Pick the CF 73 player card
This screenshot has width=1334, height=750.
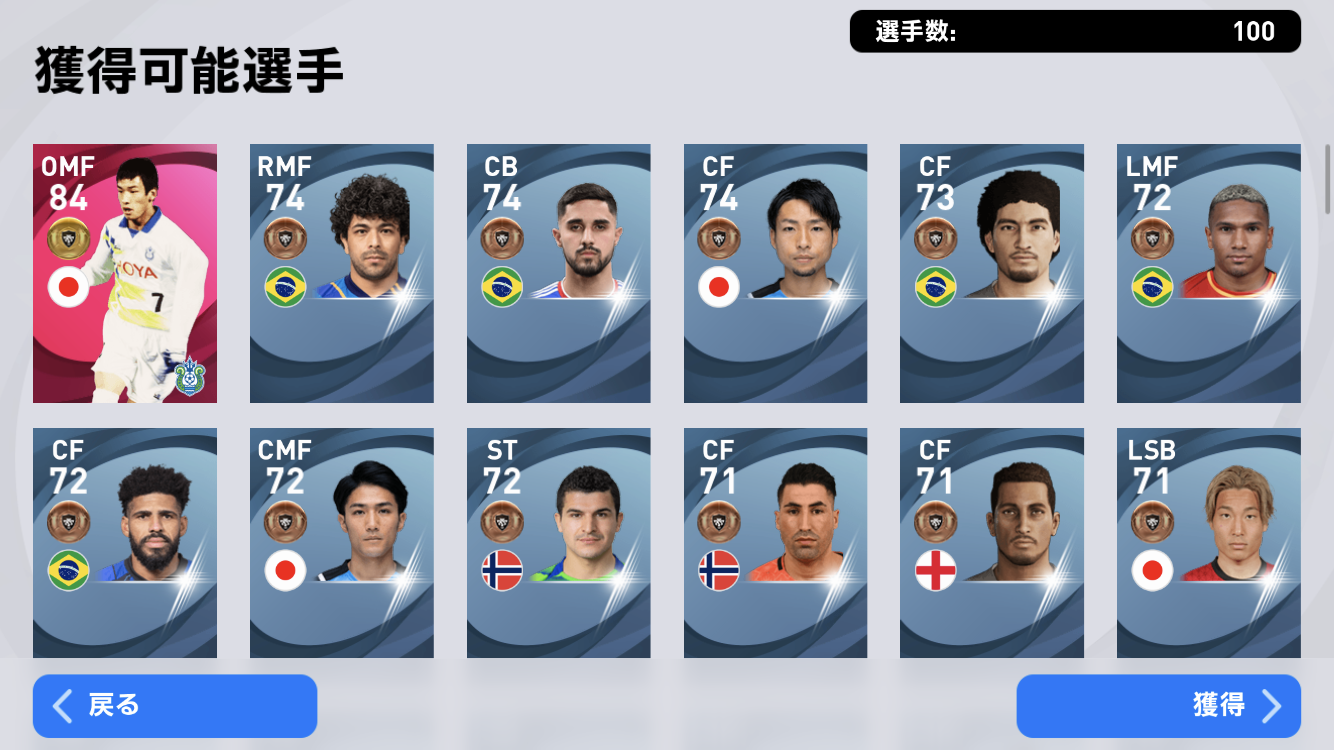(x=992, y=274)
